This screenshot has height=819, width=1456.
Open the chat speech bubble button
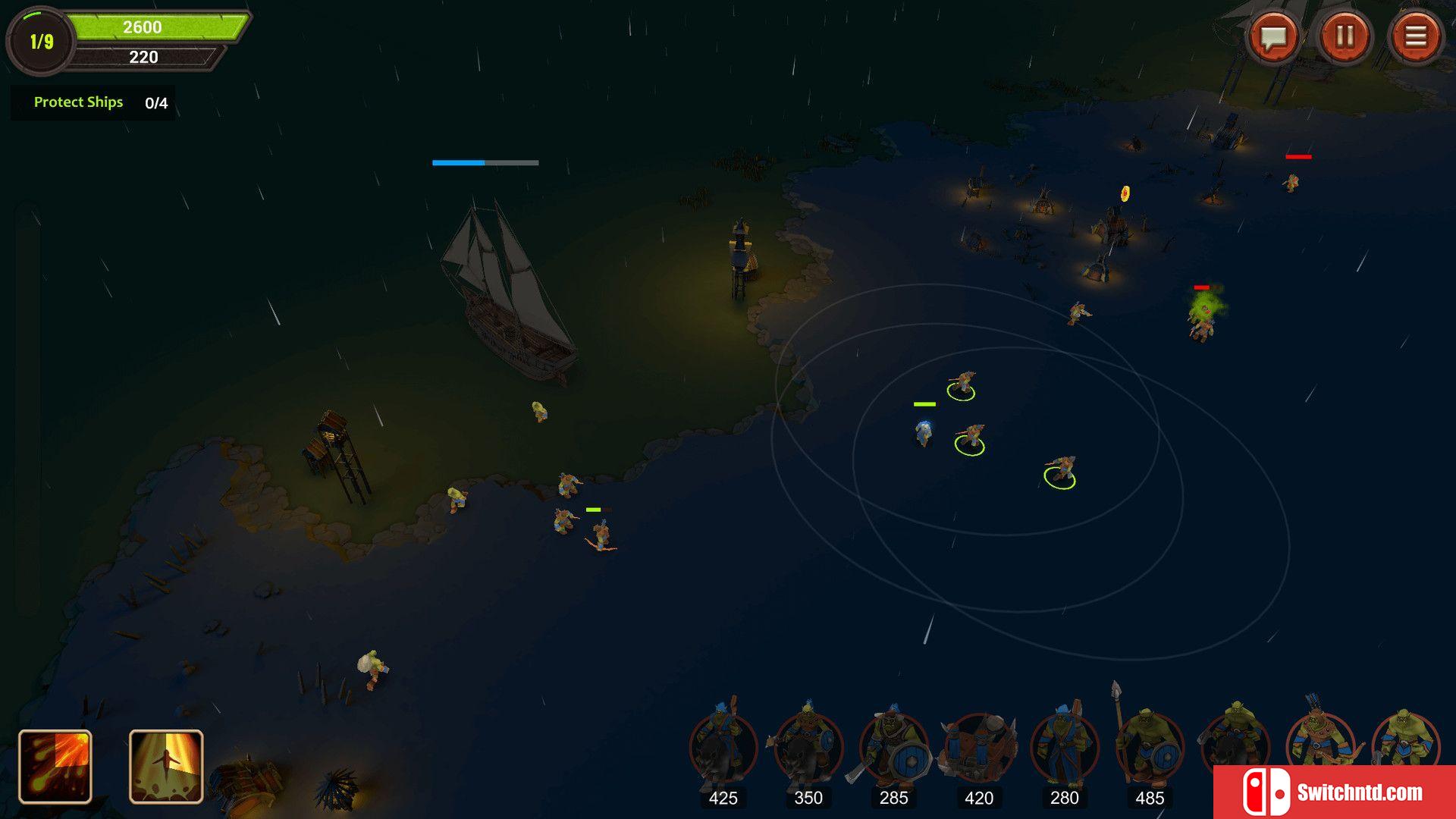(1273, 36)
